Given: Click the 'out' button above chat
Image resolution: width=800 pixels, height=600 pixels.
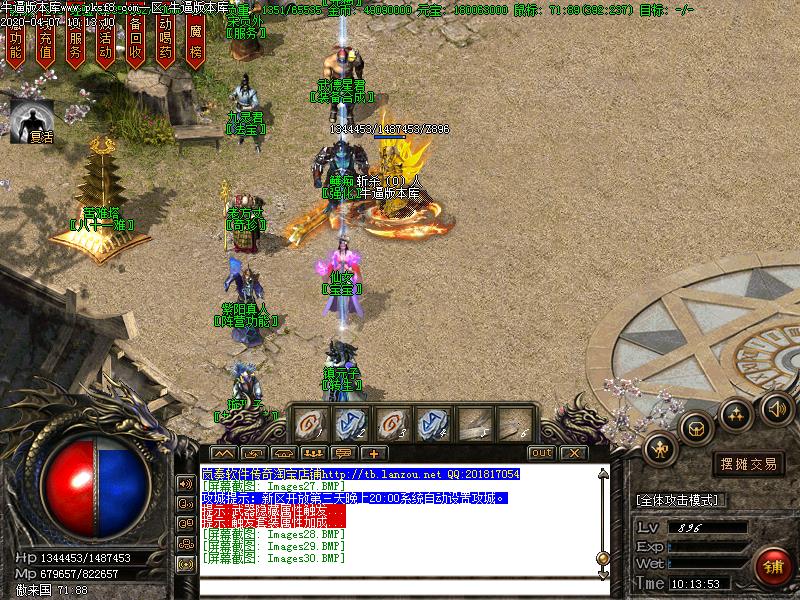Looking at the screenshot, I should tap(541, 453).
